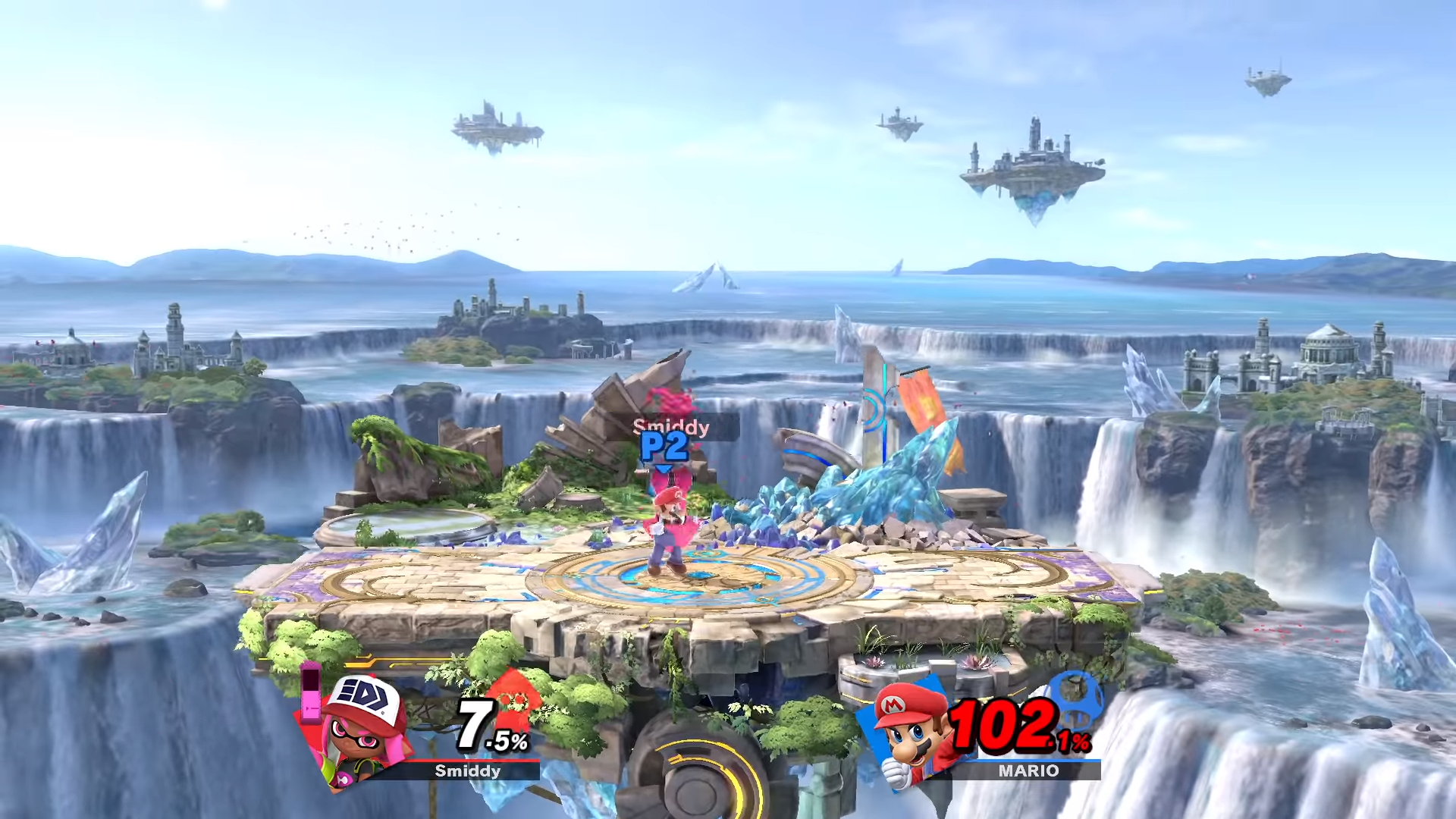Image resolution: width=1456 pixels, height=819 pixels.
Task: Click Smiddy's Inkling character portrait
Action: pyautogui.click(x=362, y=730)
